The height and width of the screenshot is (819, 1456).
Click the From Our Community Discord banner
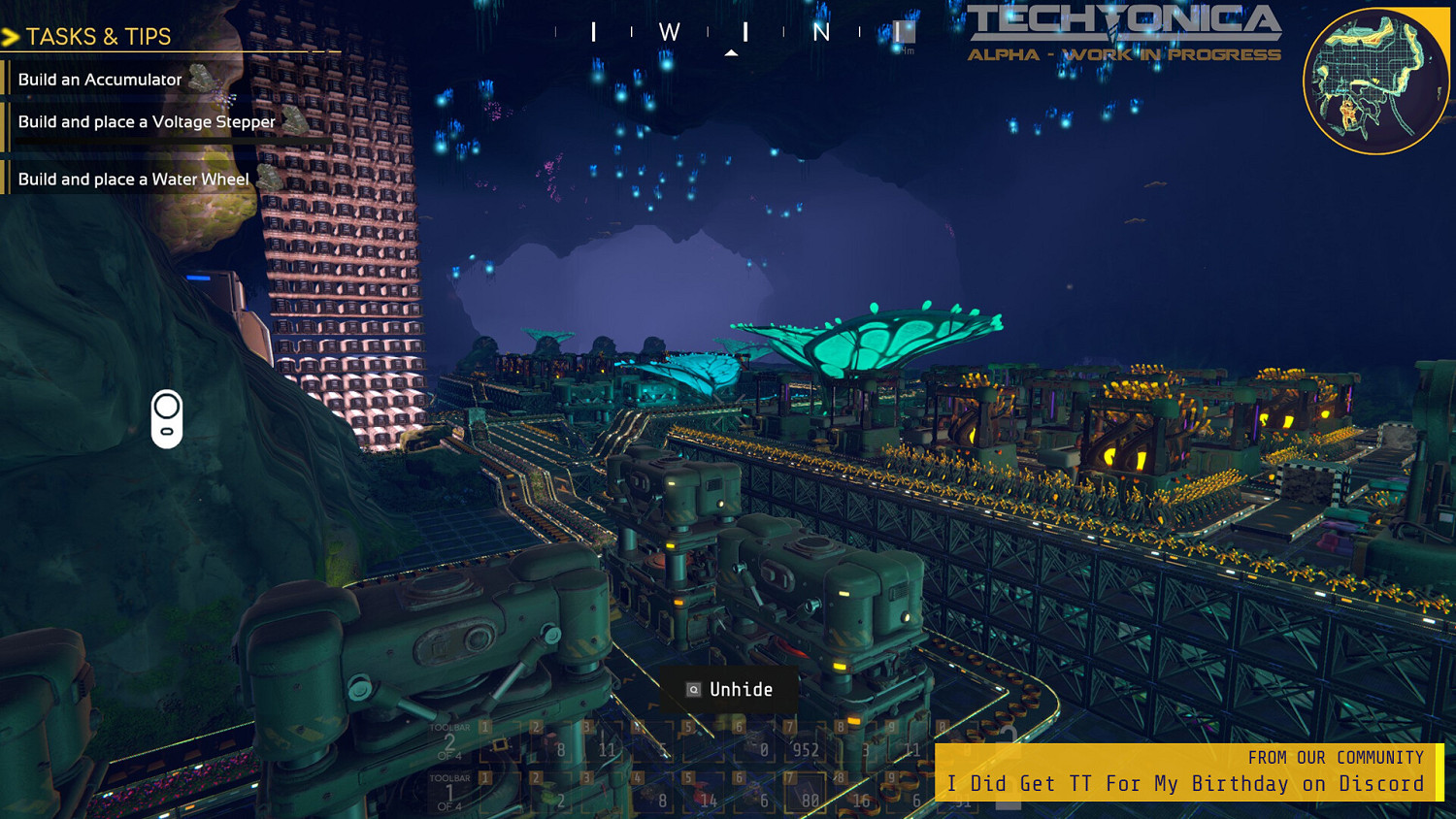point(1188,772)
